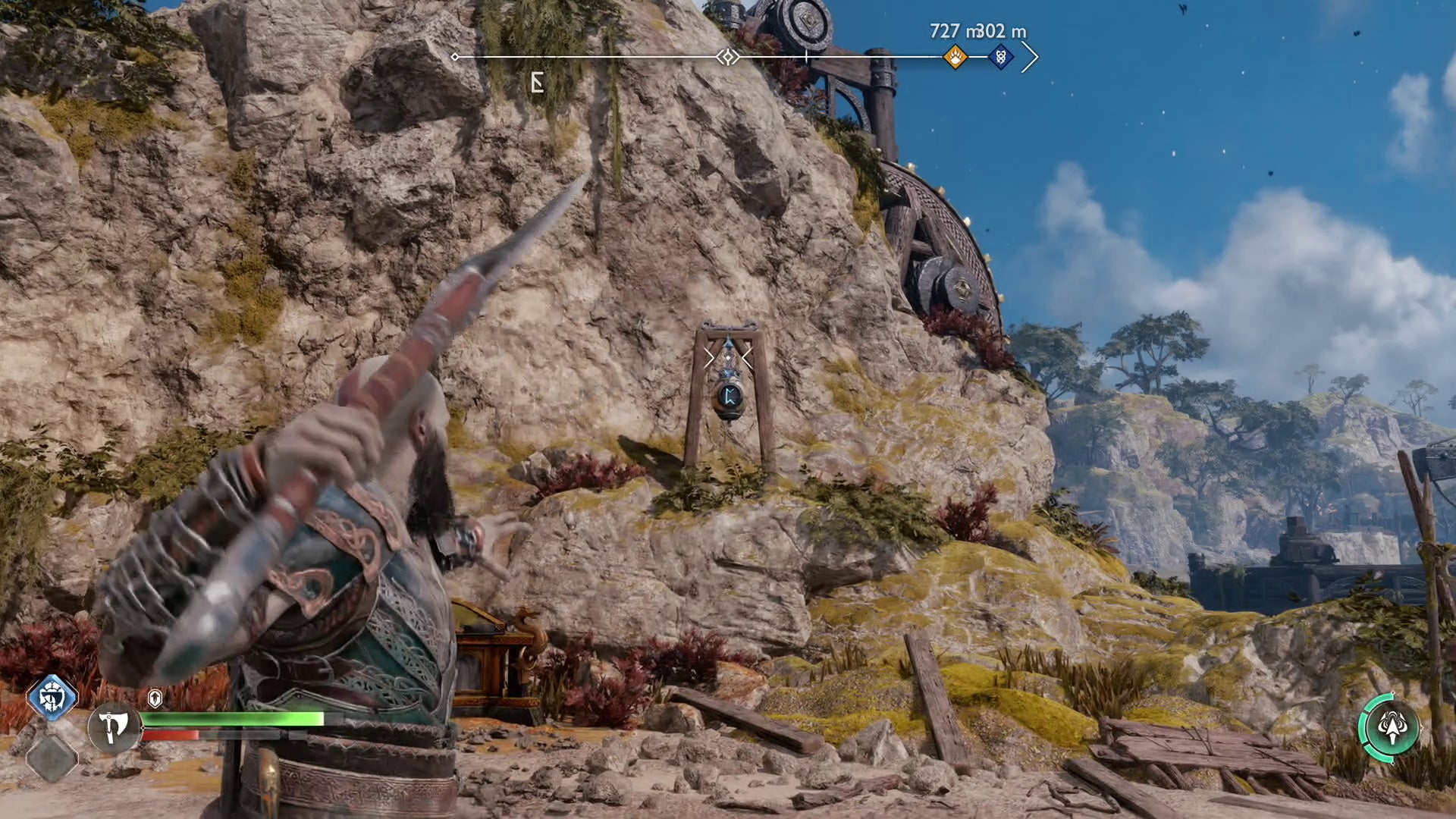Click the small shield icon above the health bar

(155, 698)
